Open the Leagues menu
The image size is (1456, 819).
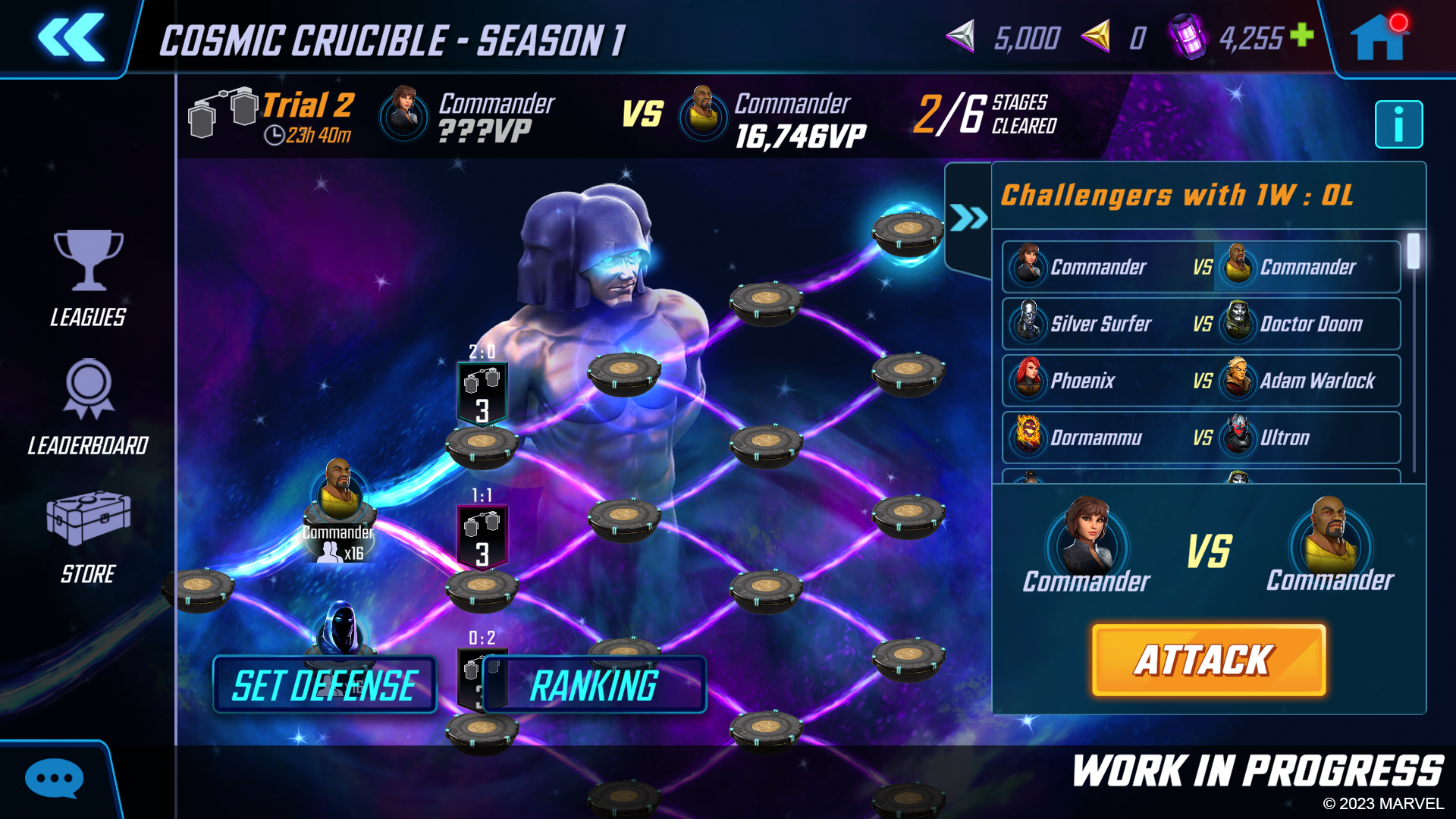pos(88,278)
